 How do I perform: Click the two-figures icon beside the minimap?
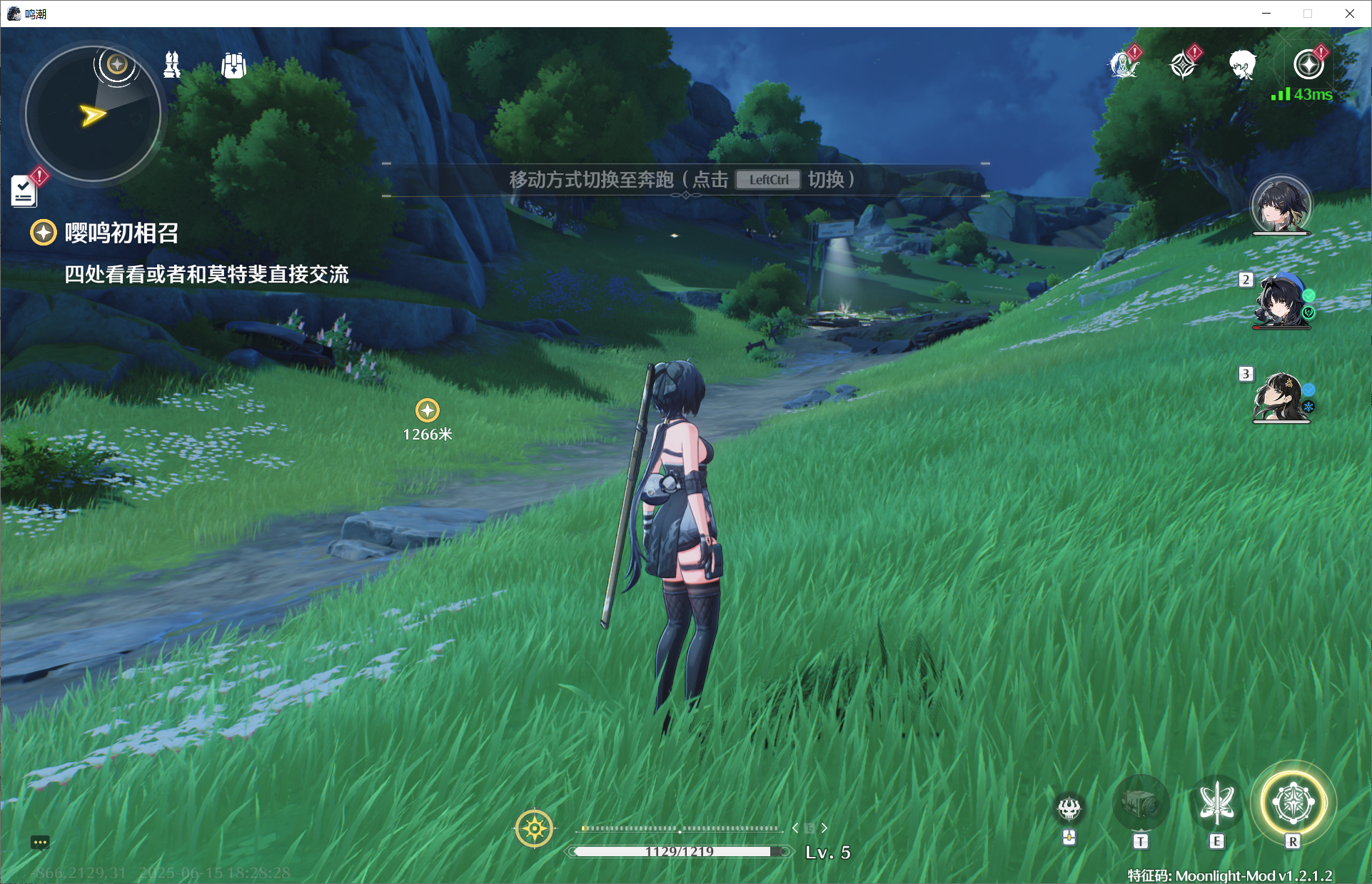(172, 65)
